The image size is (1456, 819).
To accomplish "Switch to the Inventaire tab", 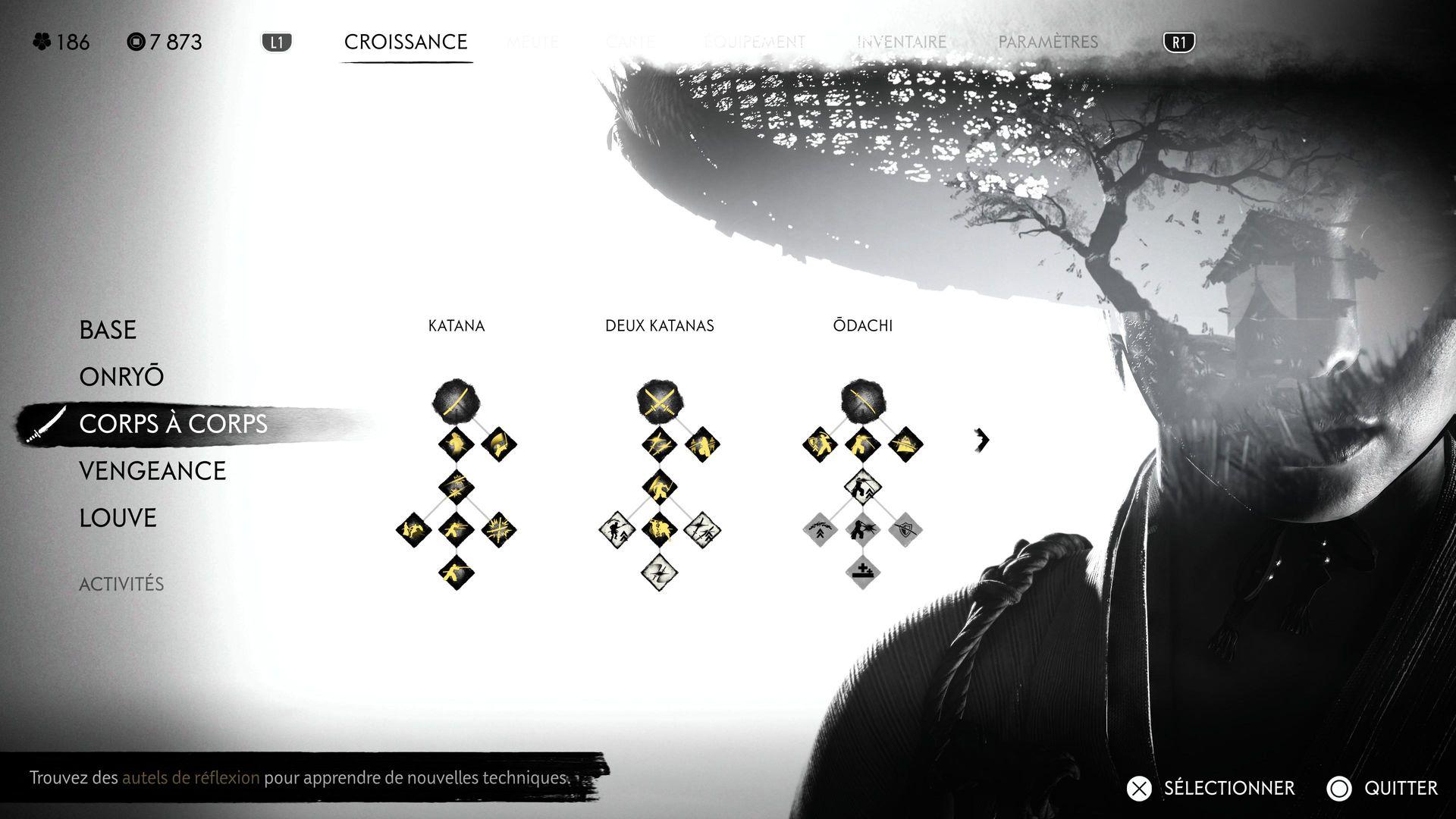I will (902, 42).
